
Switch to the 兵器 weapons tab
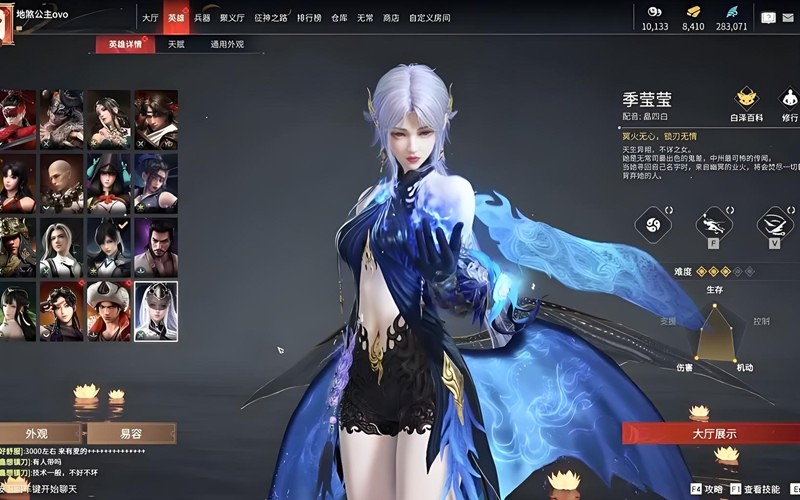point(202,18)
